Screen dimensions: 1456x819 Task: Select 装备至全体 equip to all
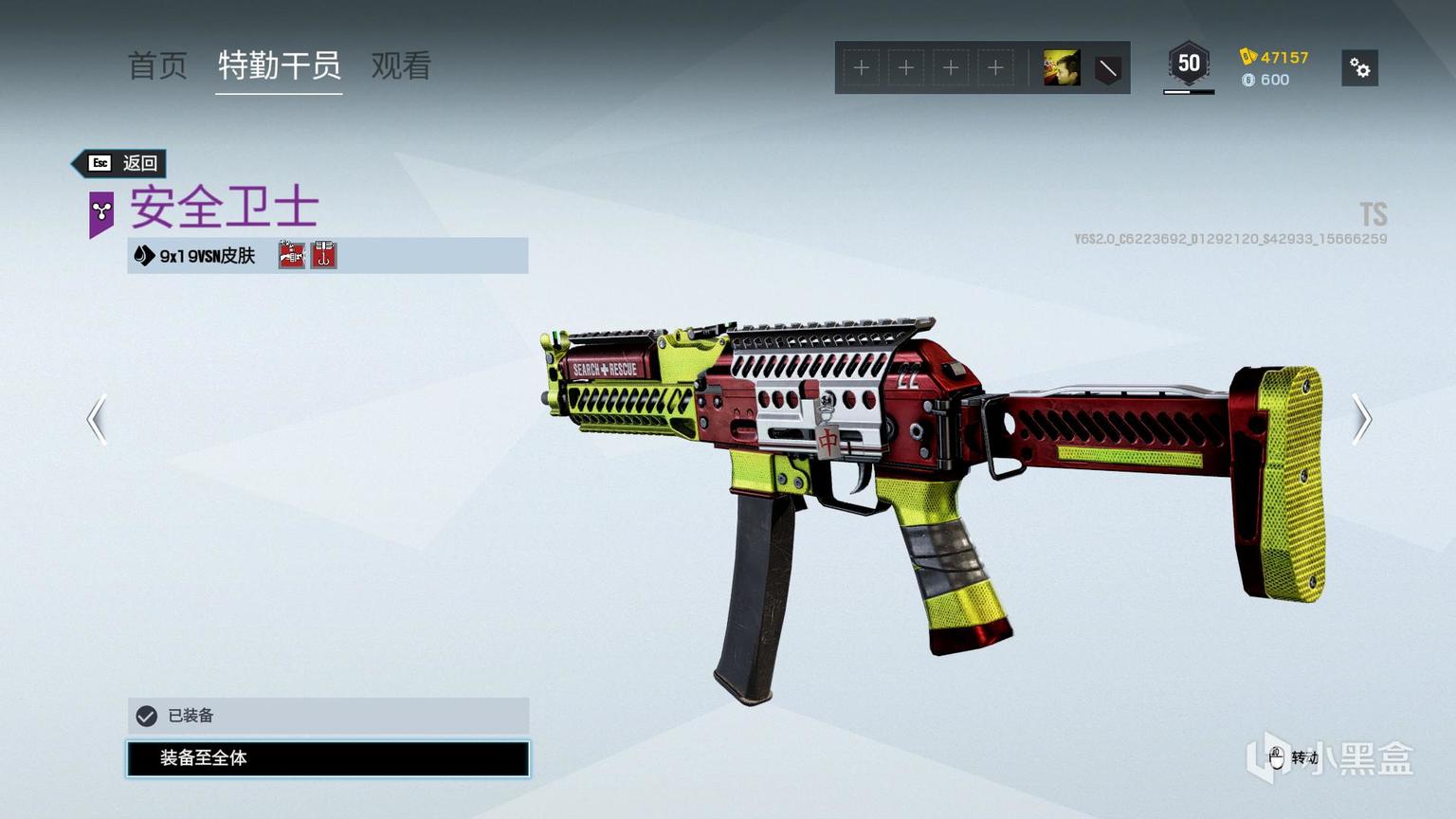pos(328,758)
